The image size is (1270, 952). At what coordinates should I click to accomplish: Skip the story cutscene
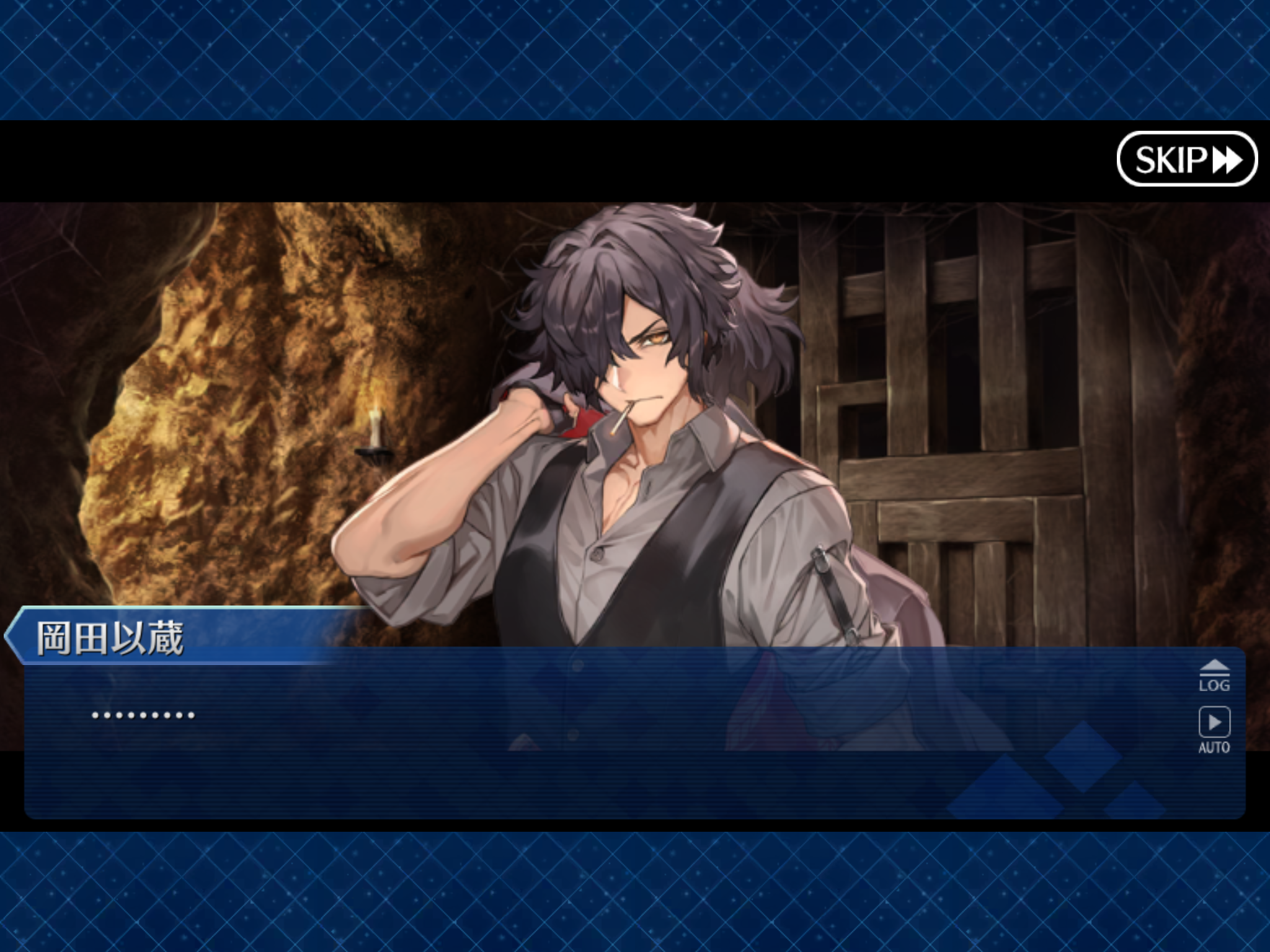(1186, 159)
